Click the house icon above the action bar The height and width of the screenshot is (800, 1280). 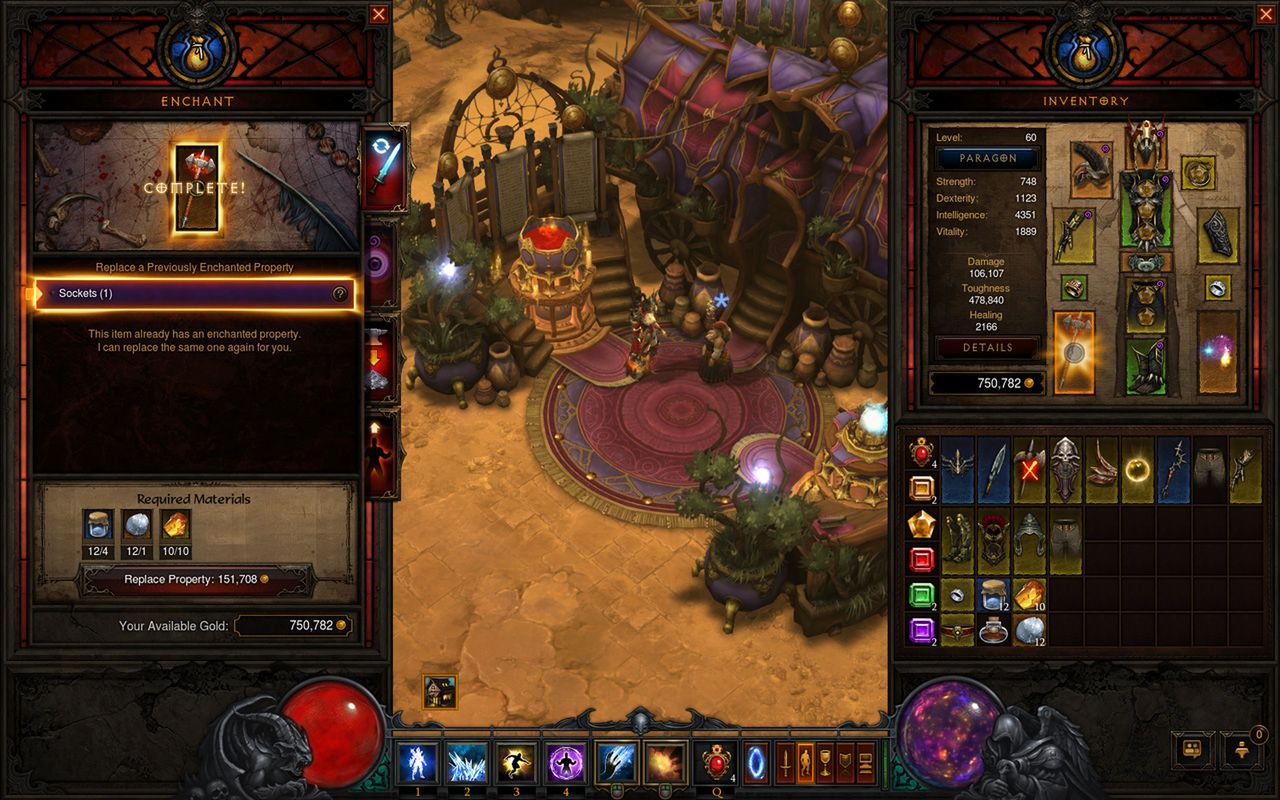439,691
